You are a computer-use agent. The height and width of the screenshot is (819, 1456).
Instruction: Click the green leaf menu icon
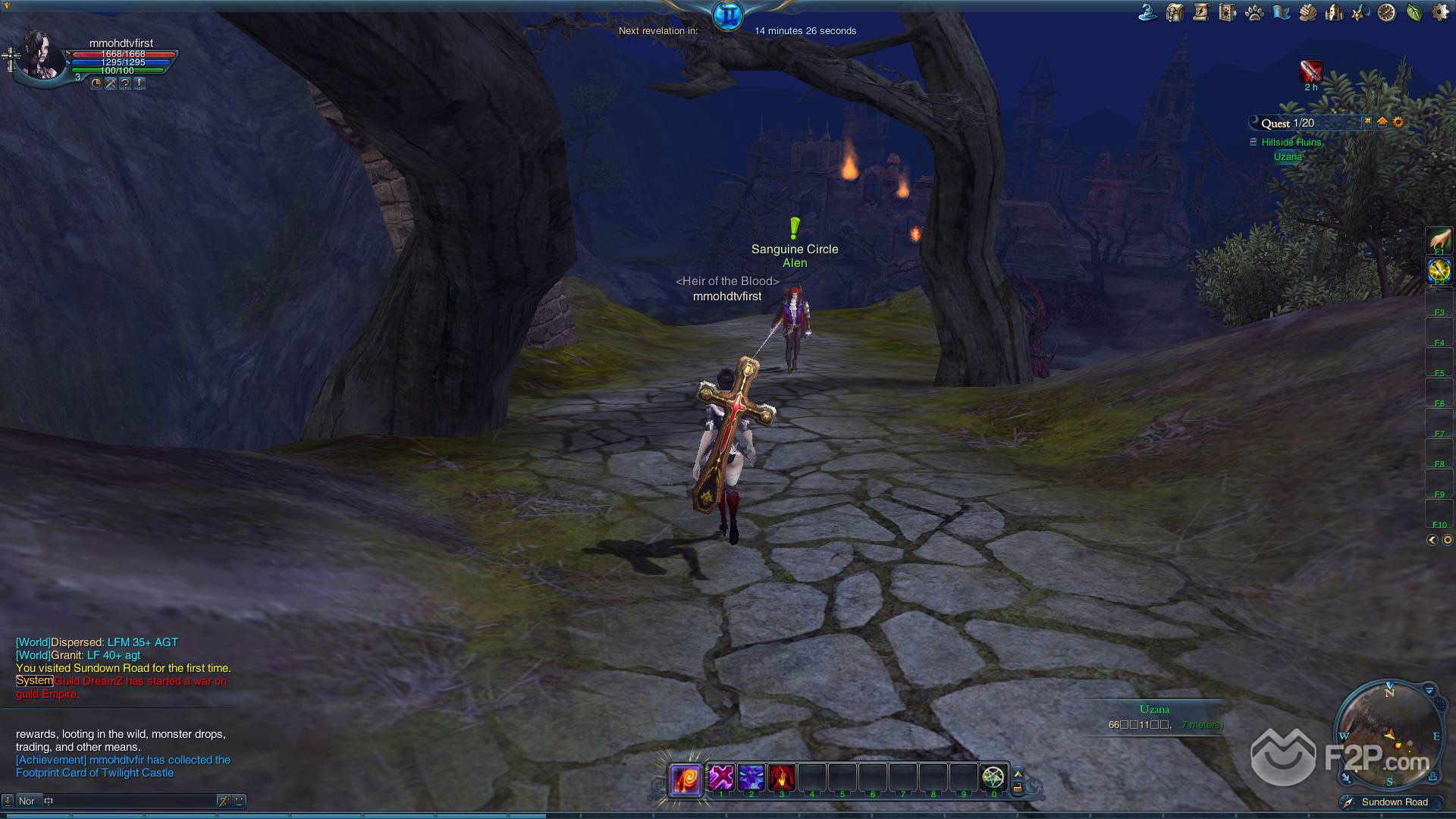point(1414,12)
